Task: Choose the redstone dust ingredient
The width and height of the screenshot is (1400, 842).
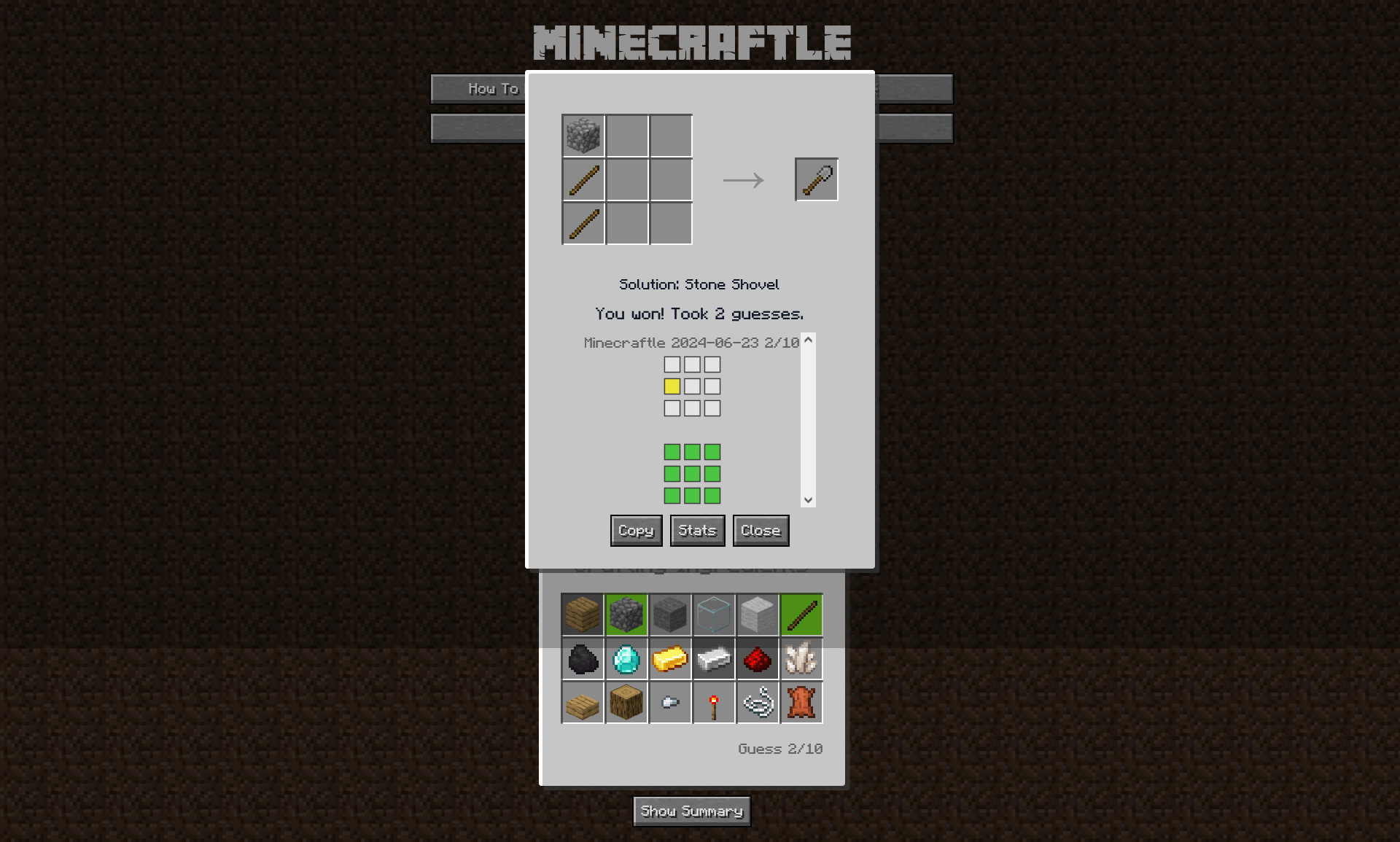Action: click(x=758, y=659)
